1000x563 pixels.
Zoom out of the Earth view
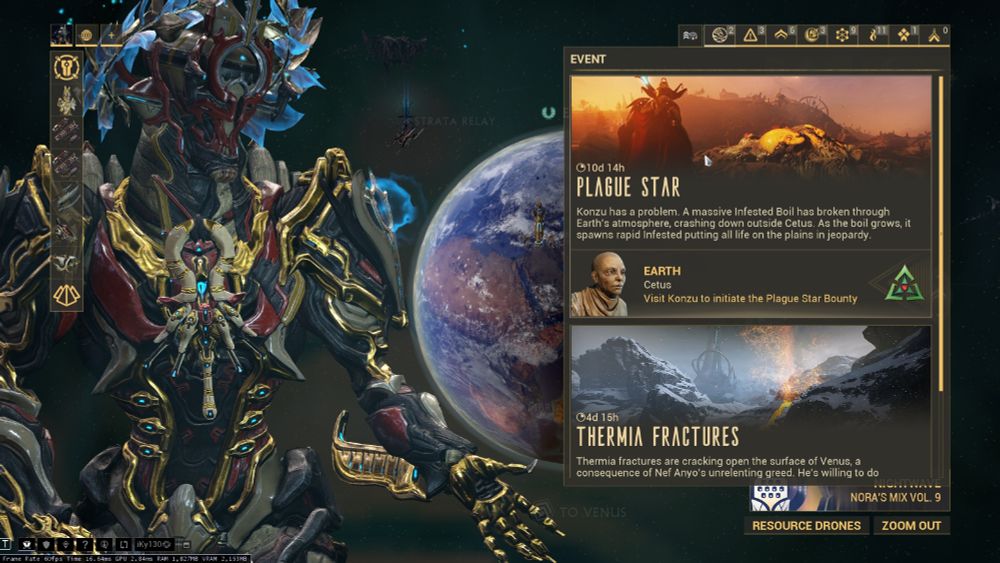coord(910,526)
